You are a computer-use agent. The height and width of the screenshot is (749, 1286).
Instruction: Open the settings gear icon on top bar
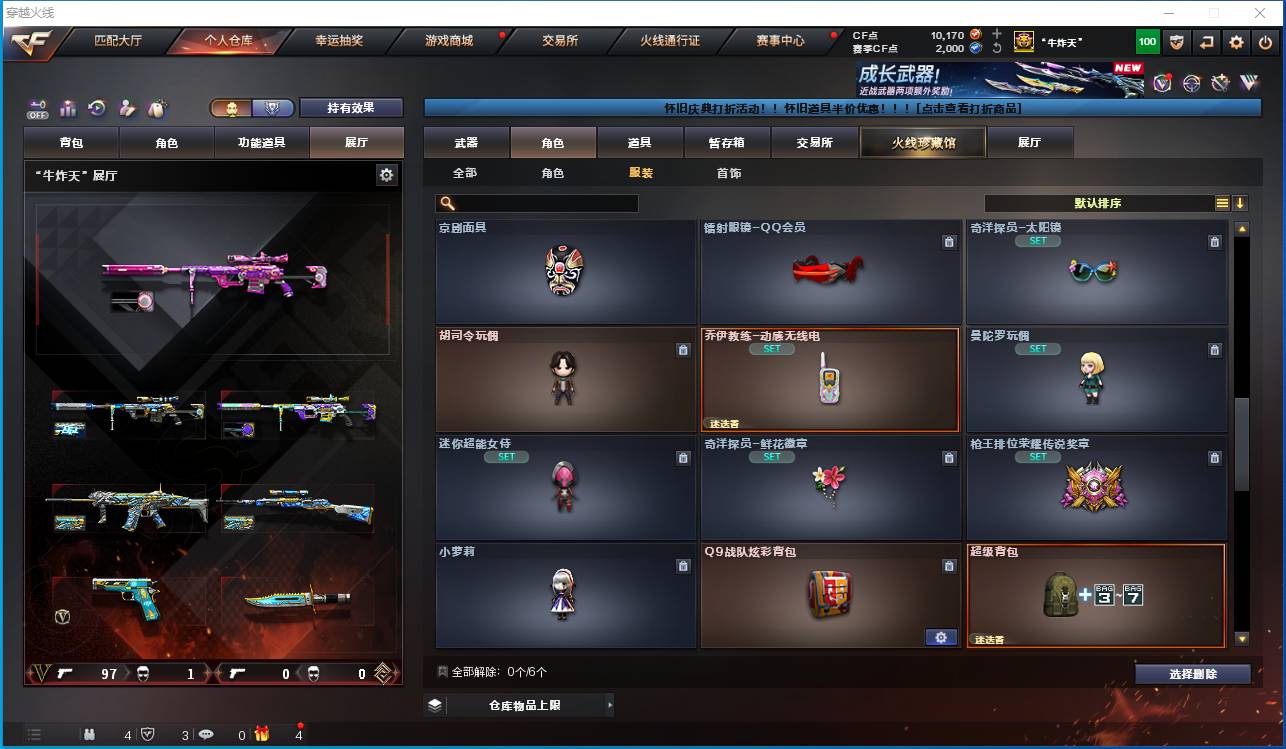[x=1236, y=42]
